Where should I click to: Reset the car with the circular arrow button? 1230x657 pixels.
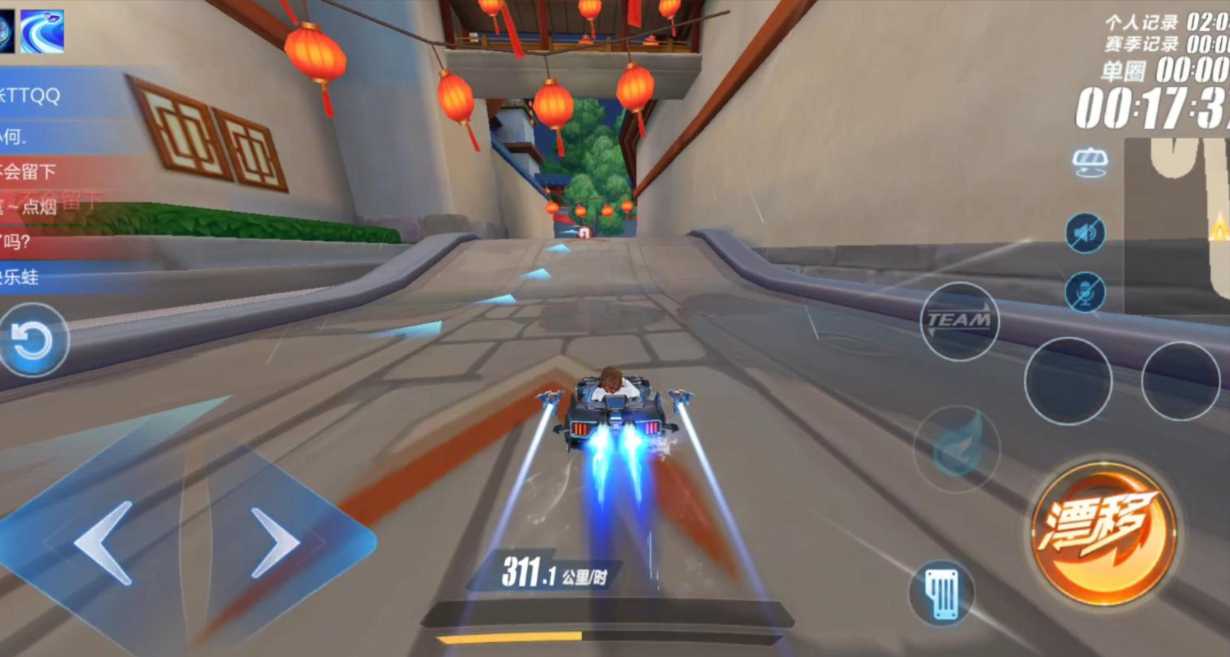(x=33, y=341)
